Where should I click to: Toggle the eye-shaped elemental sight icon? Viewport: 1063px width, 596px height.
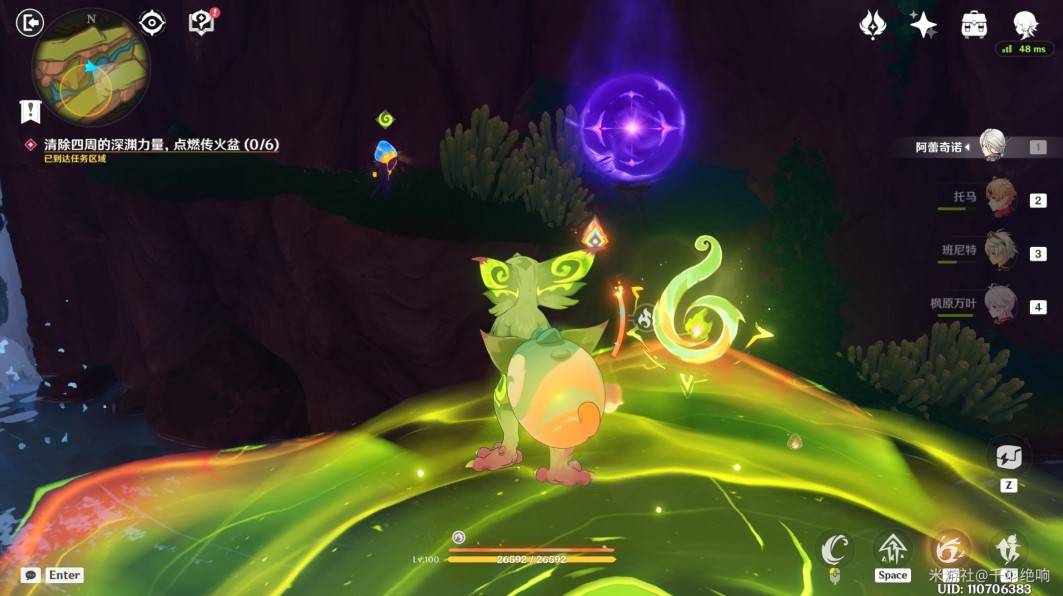[x=152, y=22]
